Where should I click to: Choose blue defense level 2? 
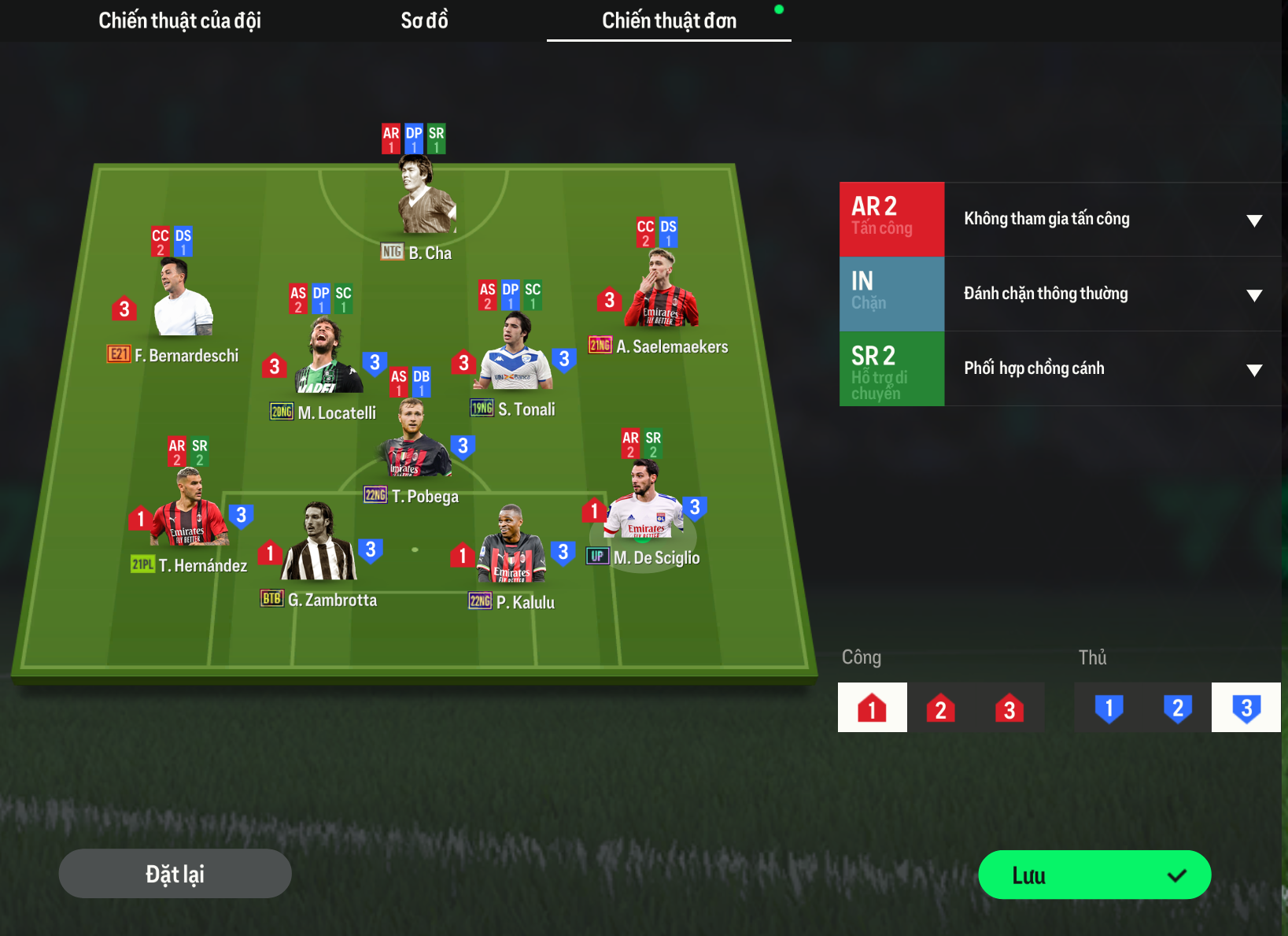tap(1177, 708)
